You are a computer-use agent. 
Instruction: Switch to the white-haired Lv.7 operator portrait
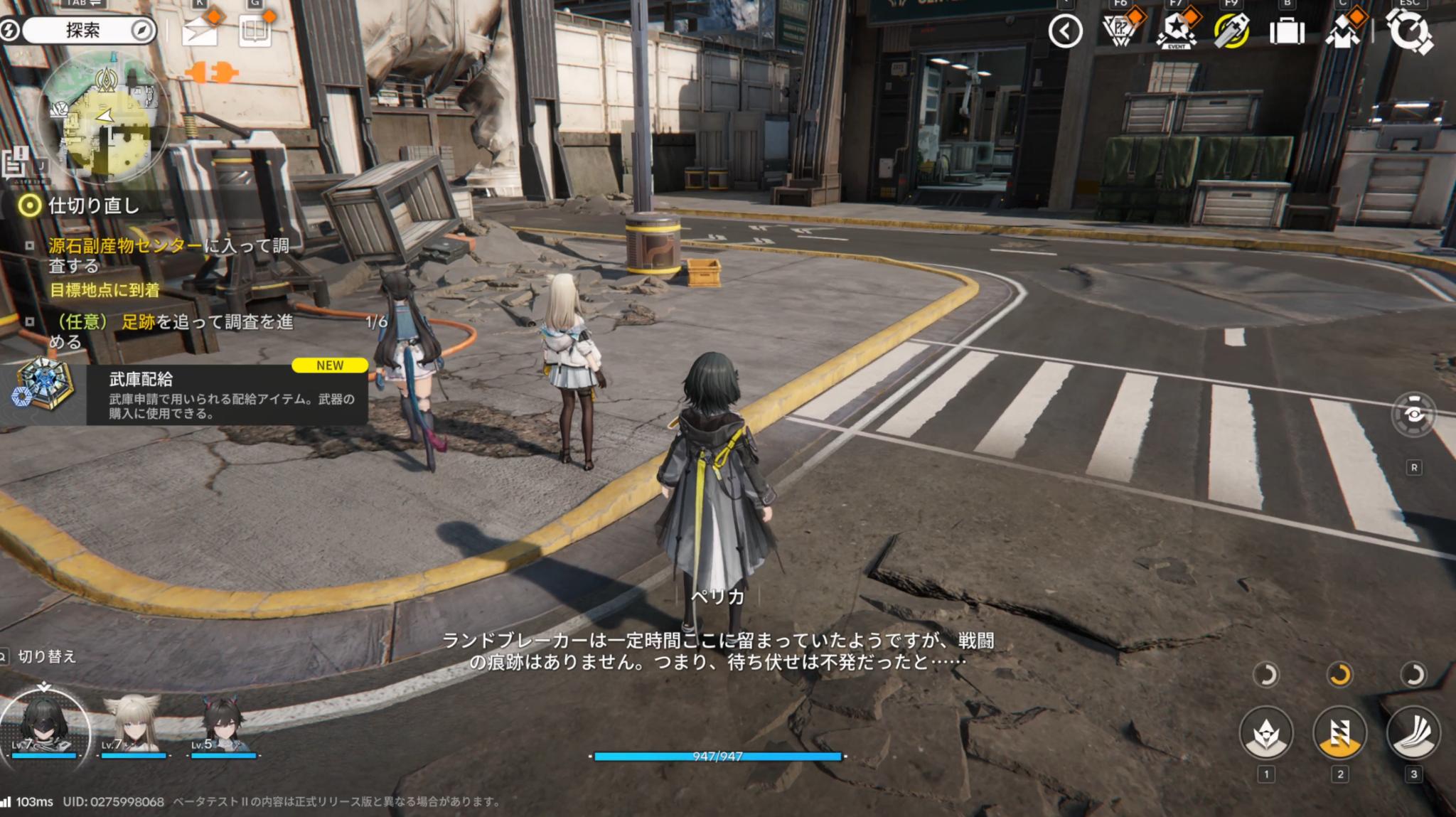(133, 724)
